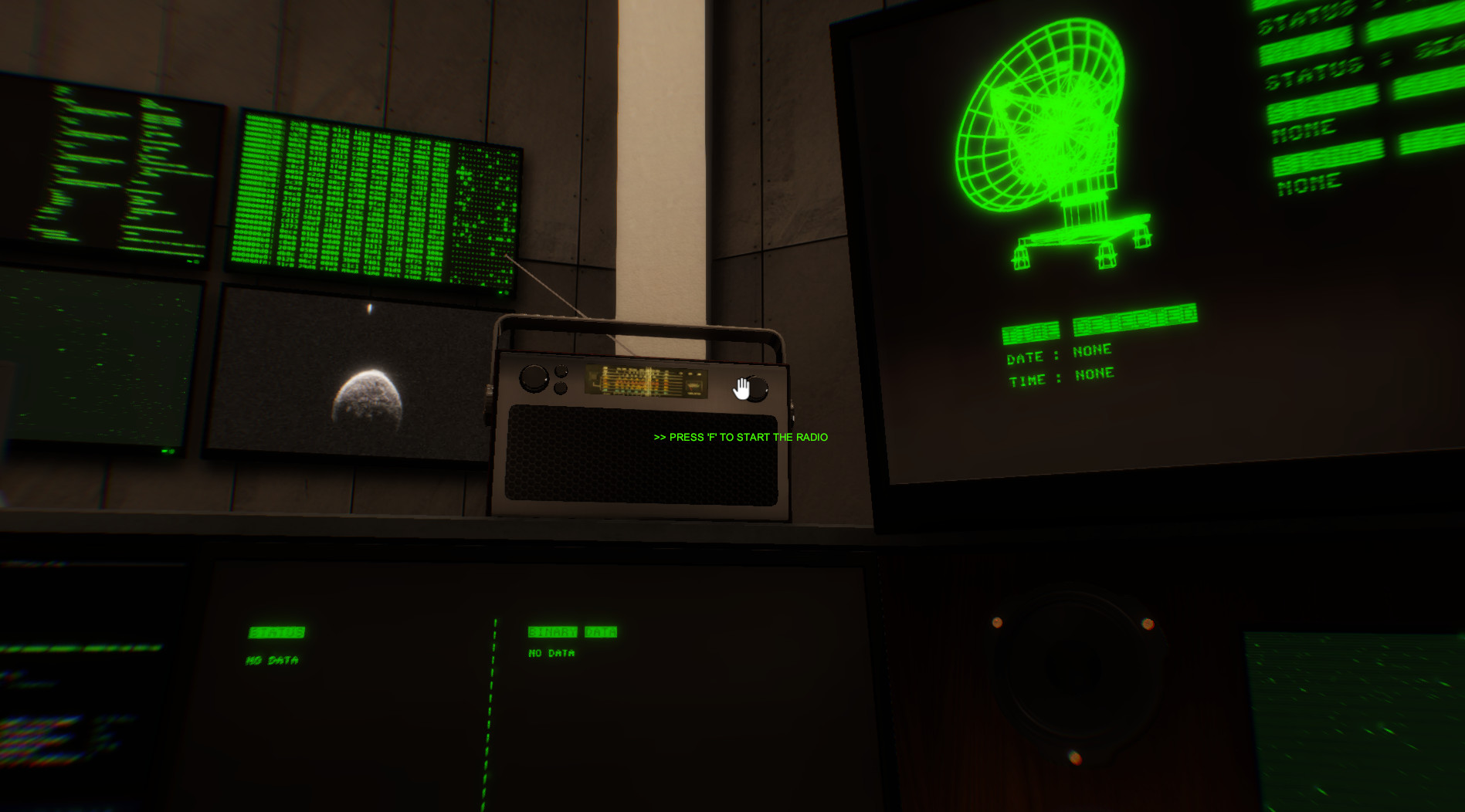Select the BINARY DATA panel header

pos(573,631)
